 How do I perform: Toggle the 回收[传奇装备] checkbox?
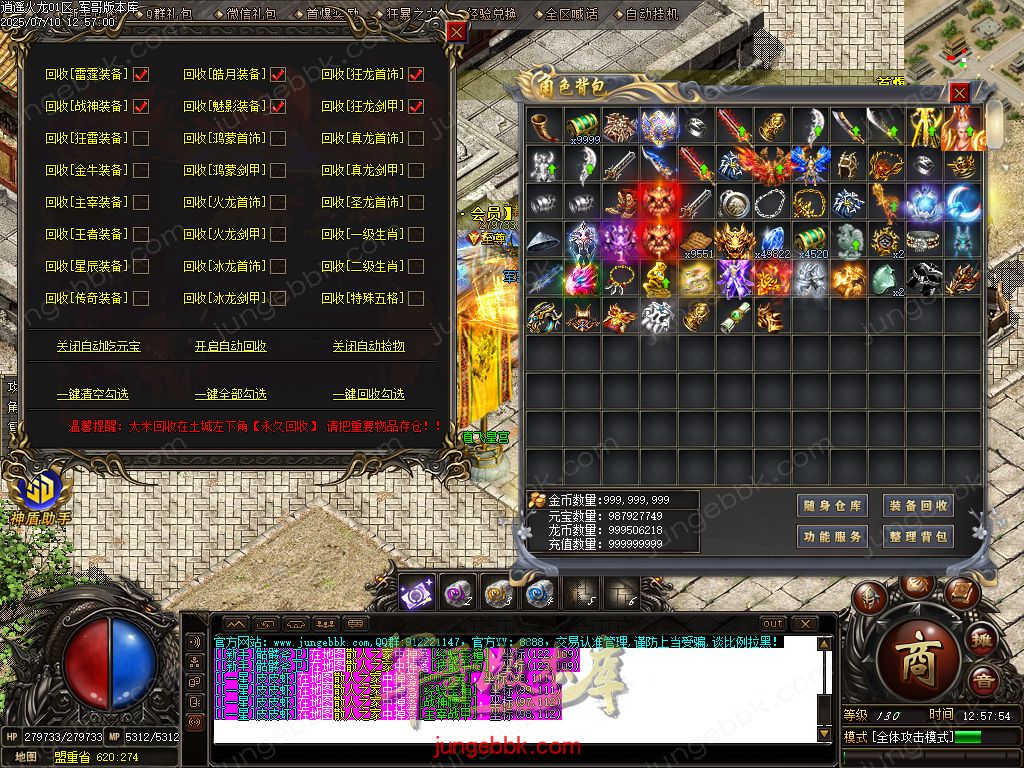click(x=141, y=298)
